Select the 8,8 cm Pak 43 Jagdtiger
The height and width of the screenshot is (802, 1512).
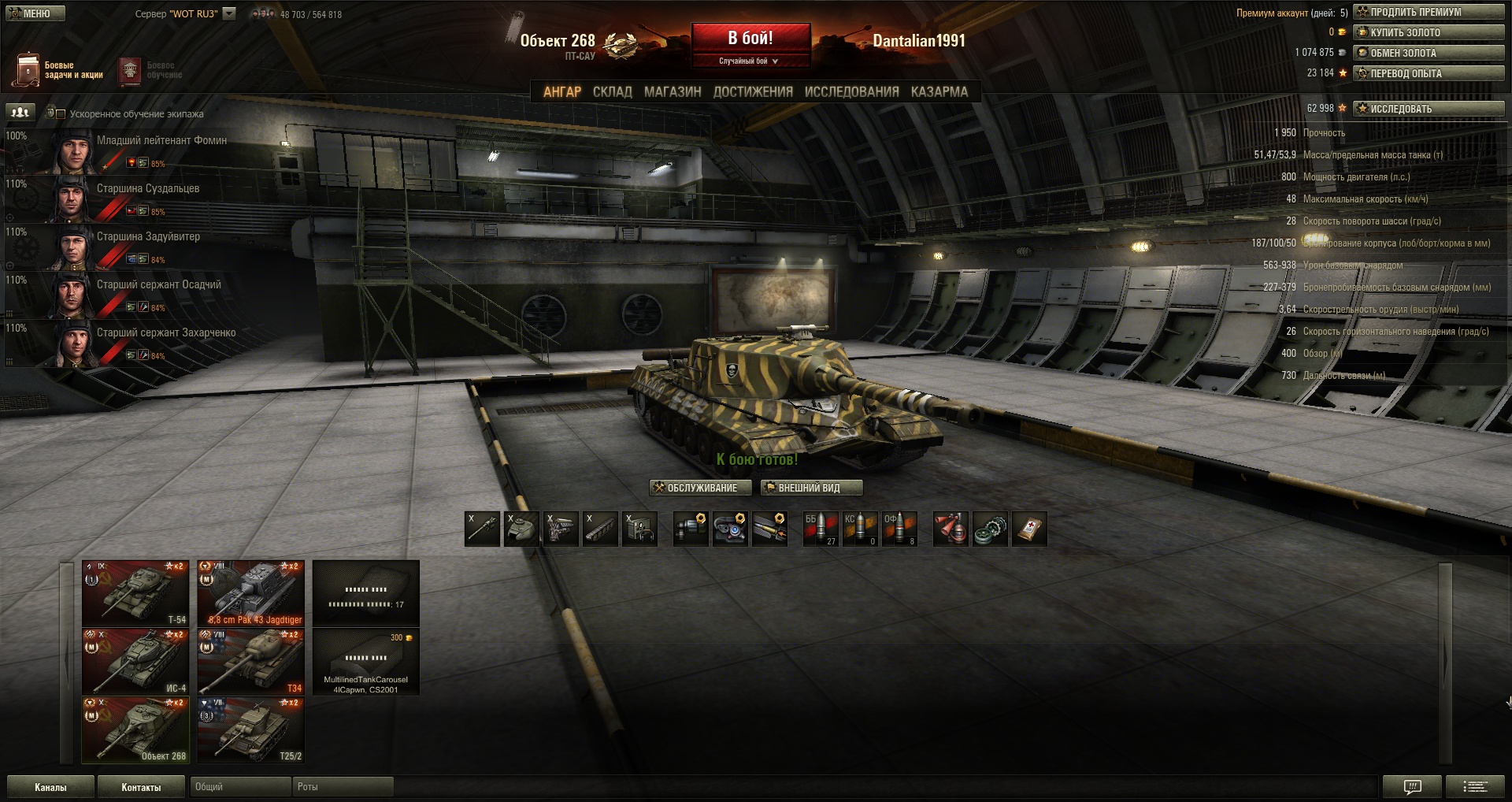(x=251, y=593)
